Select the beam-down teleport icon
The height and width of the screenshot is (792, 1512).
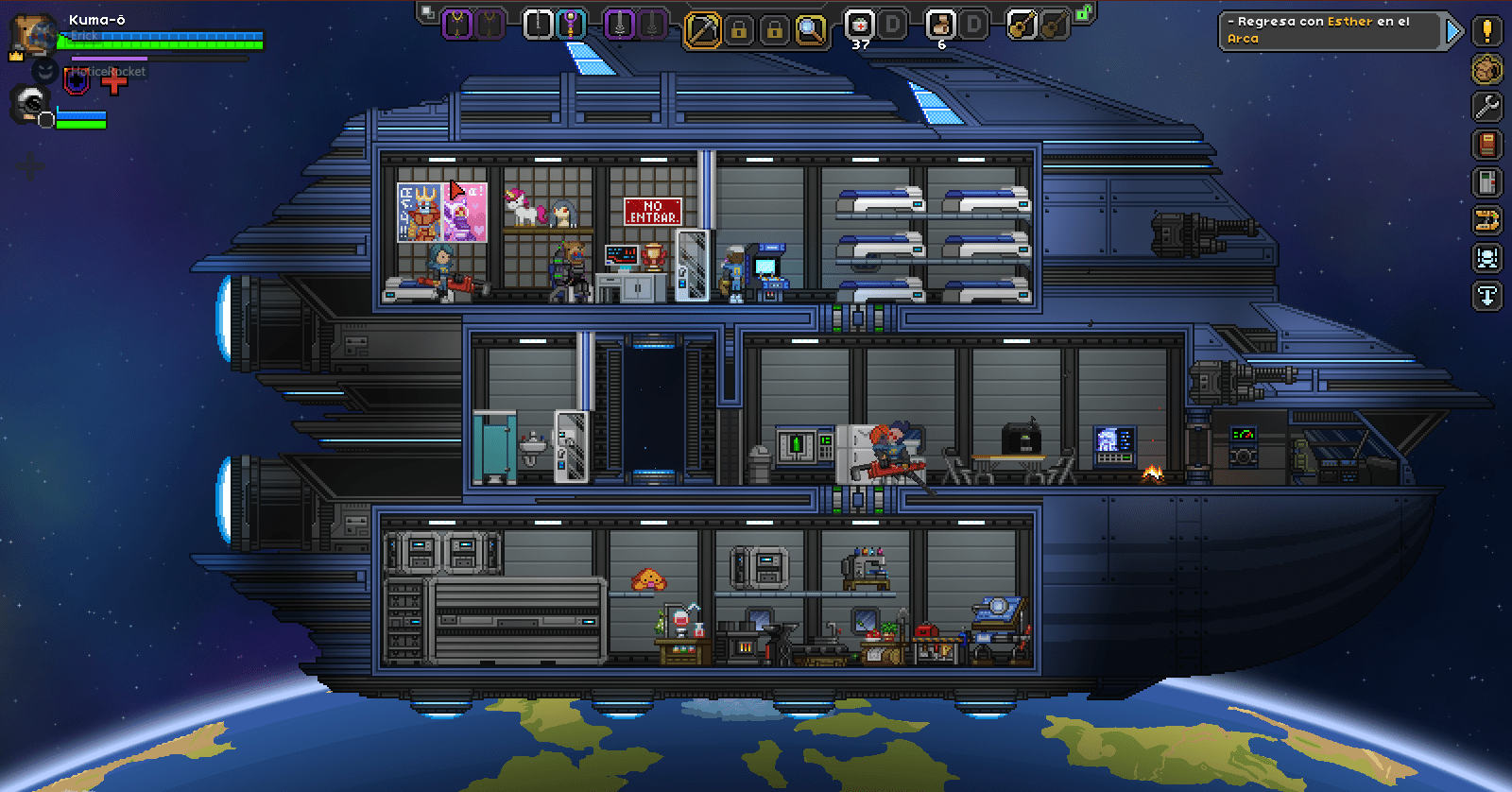1485,296
